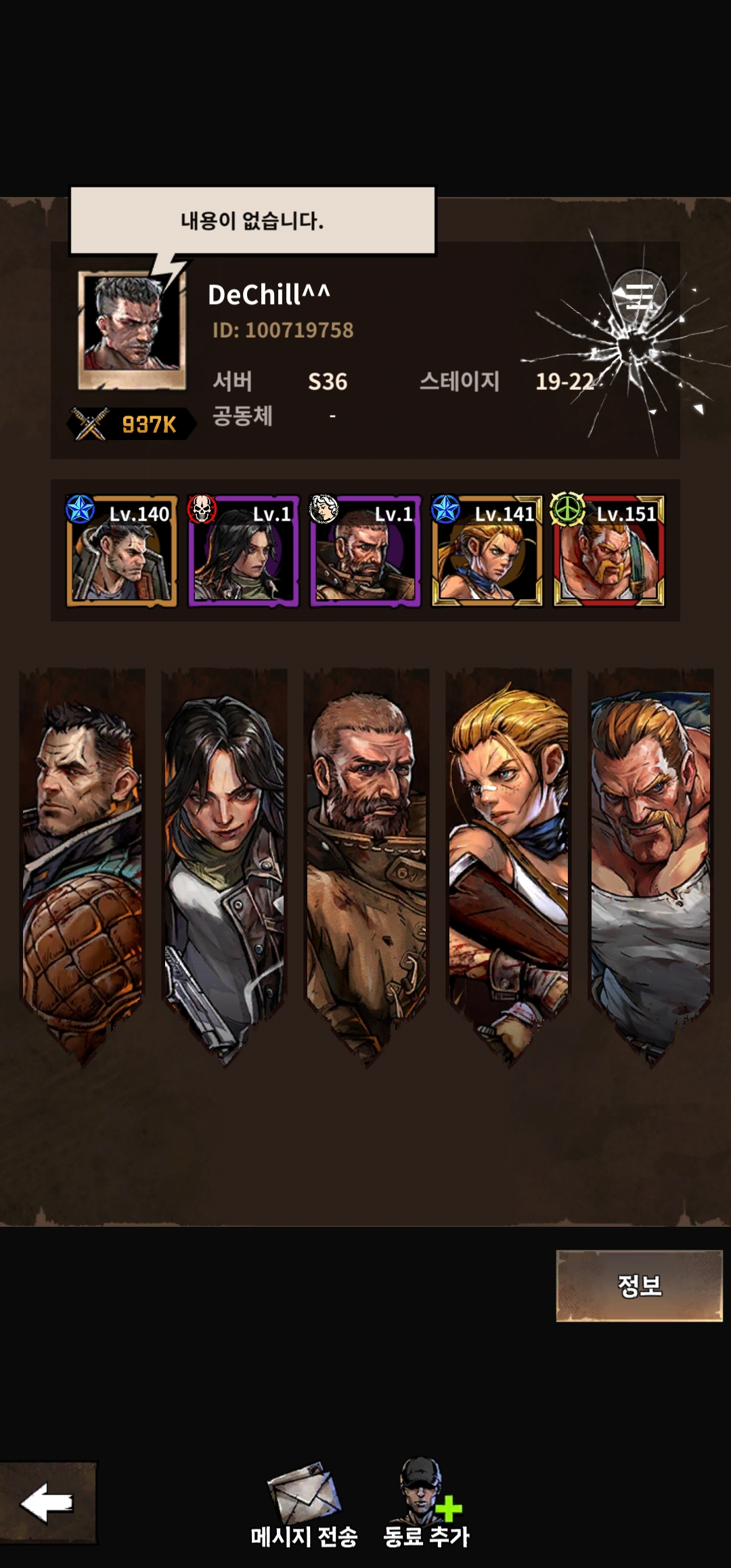The height and width of the screenshot is (1568, 731).
Task: Open the 정보 info button
Action: point(639,1285)
